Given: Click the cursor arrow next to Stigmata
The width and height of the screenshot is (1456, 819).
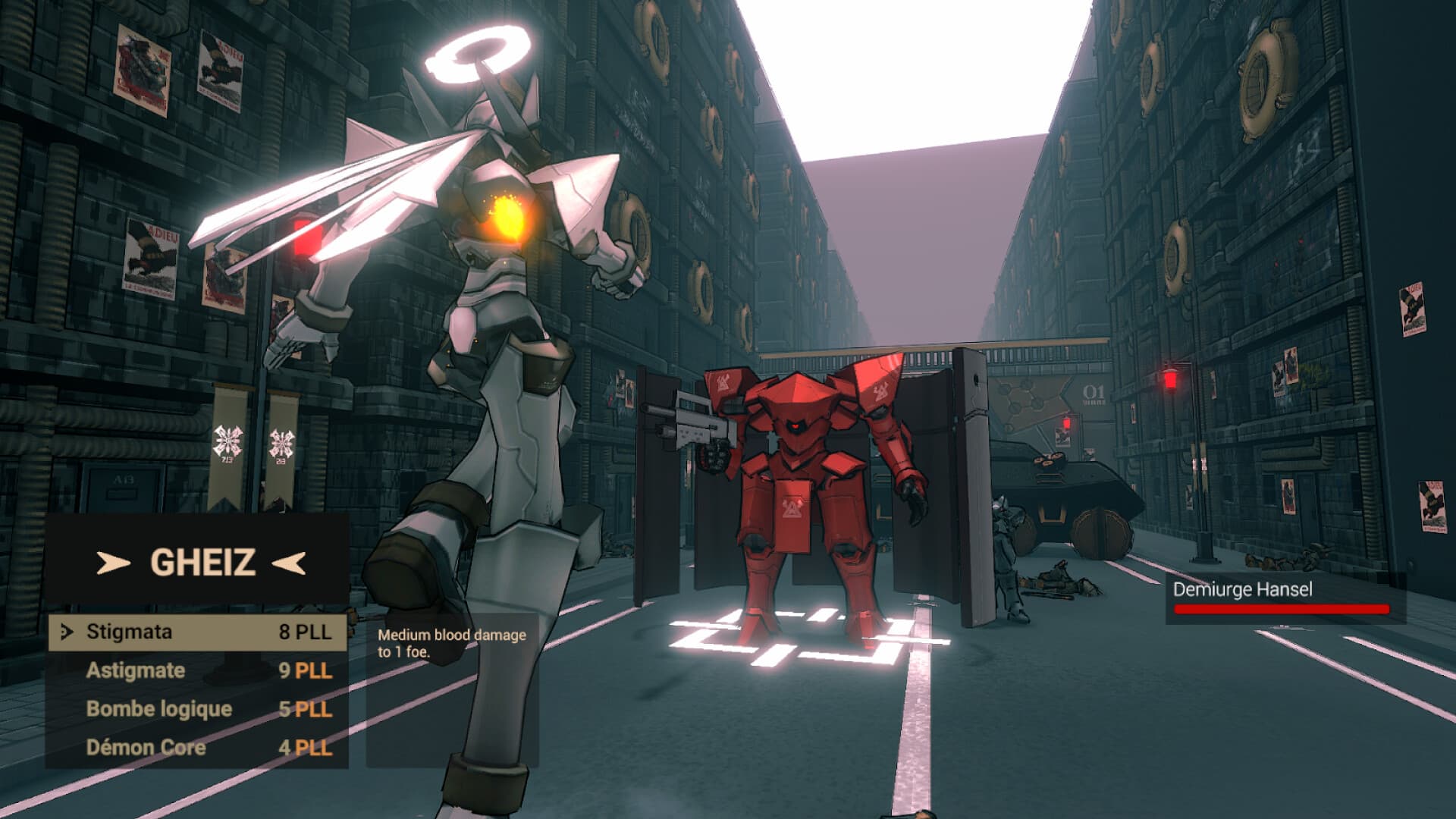Looking at the screenshot, I should [67, 630].
